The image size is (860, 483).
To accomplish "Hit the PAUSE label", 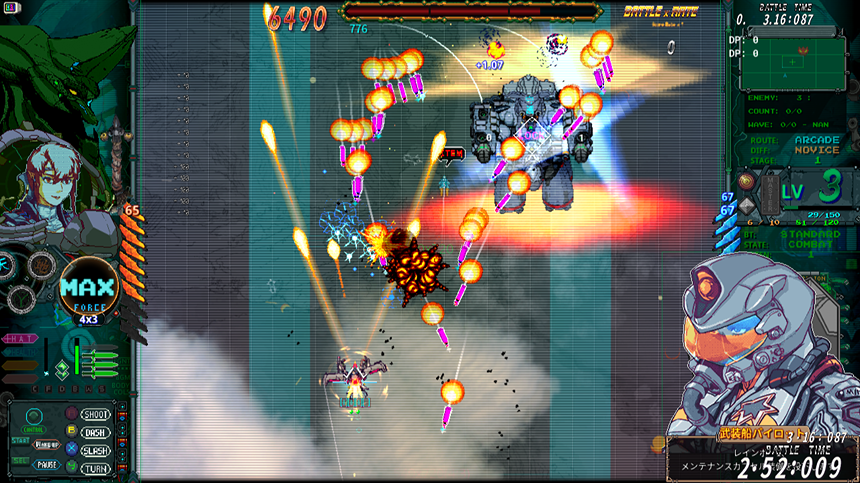I will [46, 465].
